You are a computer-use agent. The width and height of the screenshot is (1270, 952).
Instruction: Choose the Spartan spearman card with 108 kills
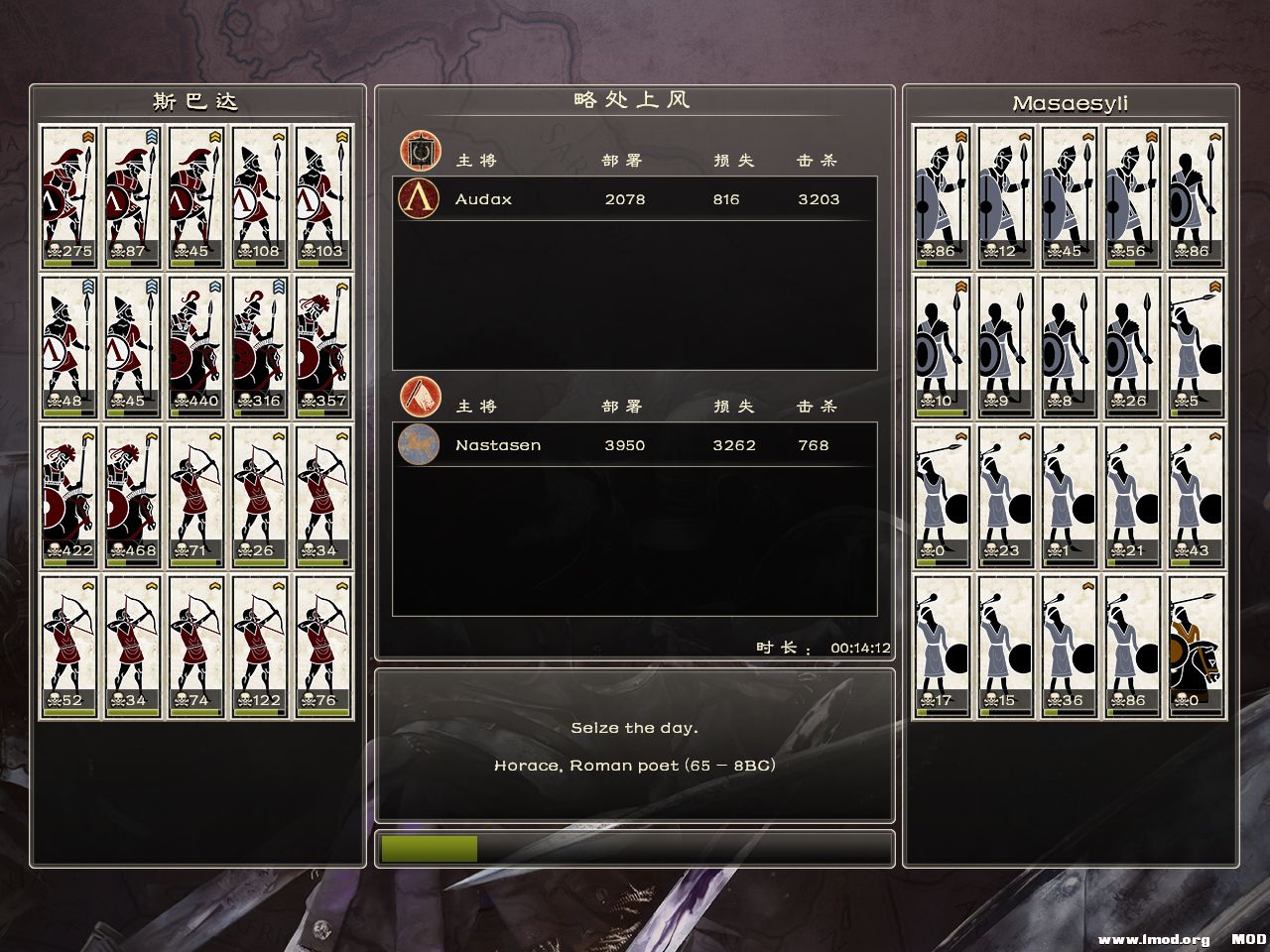point(260,196)
